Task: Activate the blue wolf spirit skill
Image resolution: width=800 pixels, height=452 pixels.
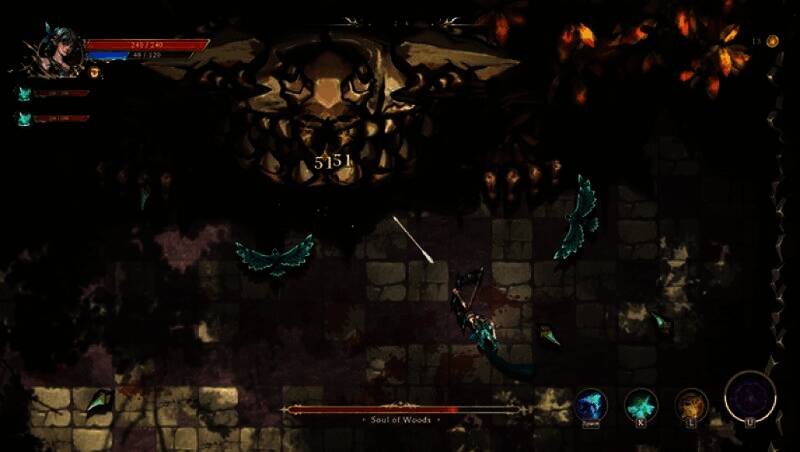Action: 591,405
